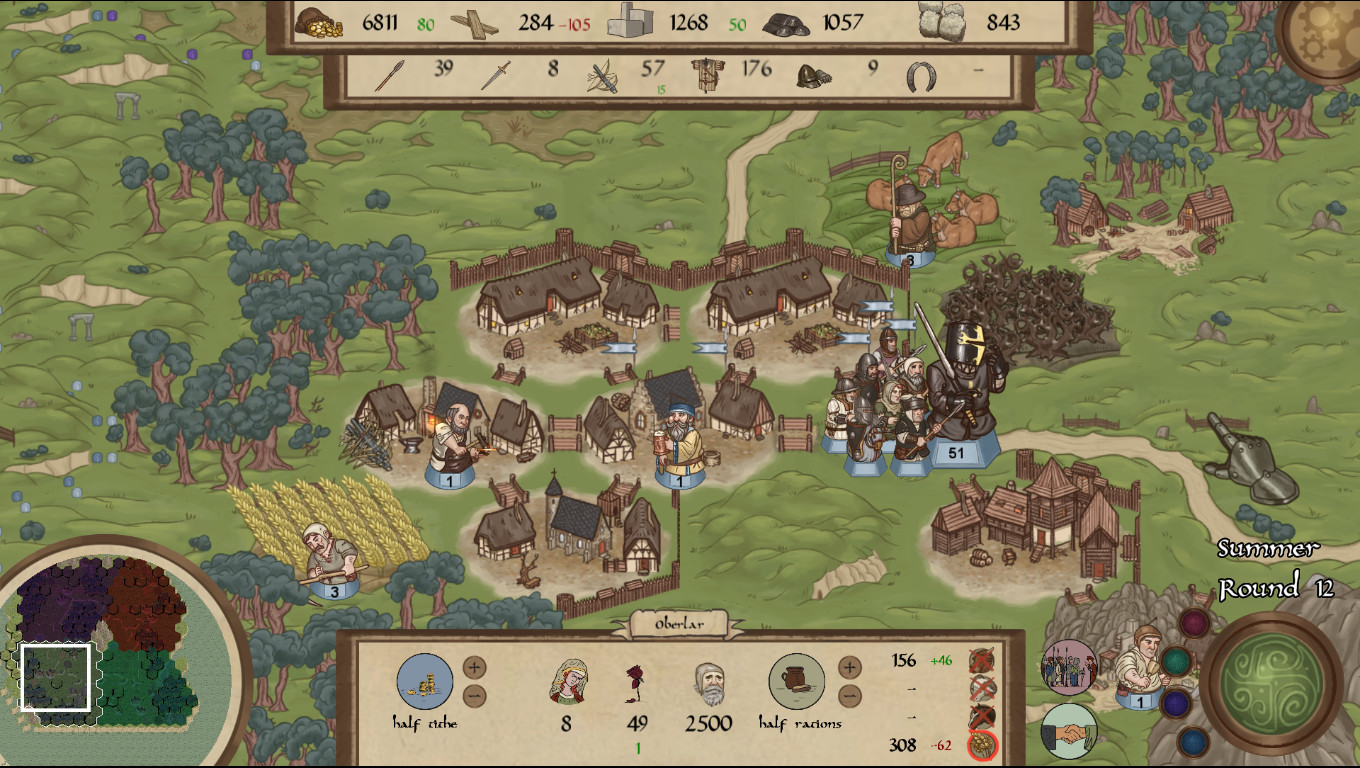This screenshot has width=1360, height=768.
Task: Toggle the first crossed-out animal feed option
Action: [980, 660]
